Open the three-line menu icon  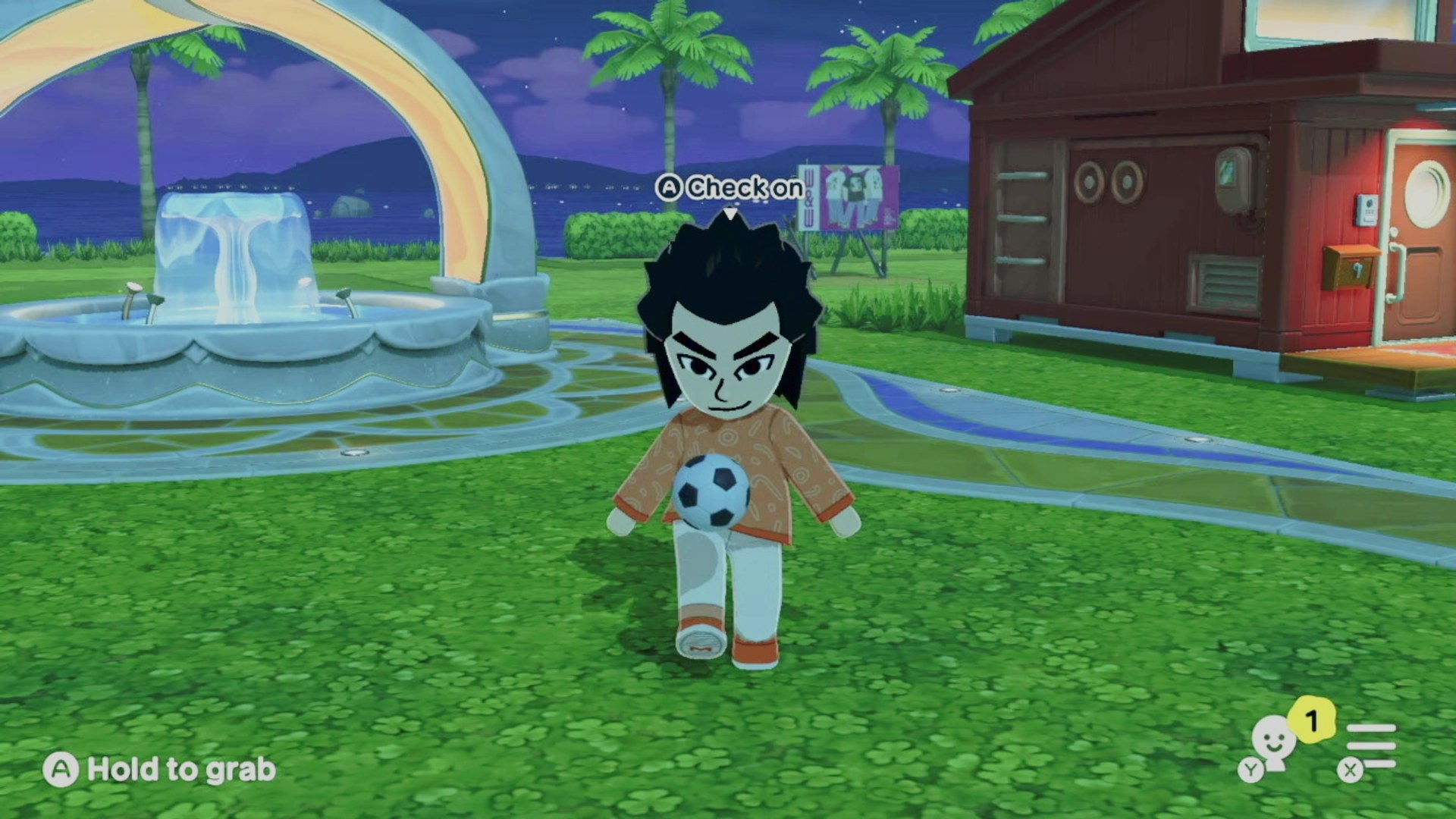[x=1371, y=746]
